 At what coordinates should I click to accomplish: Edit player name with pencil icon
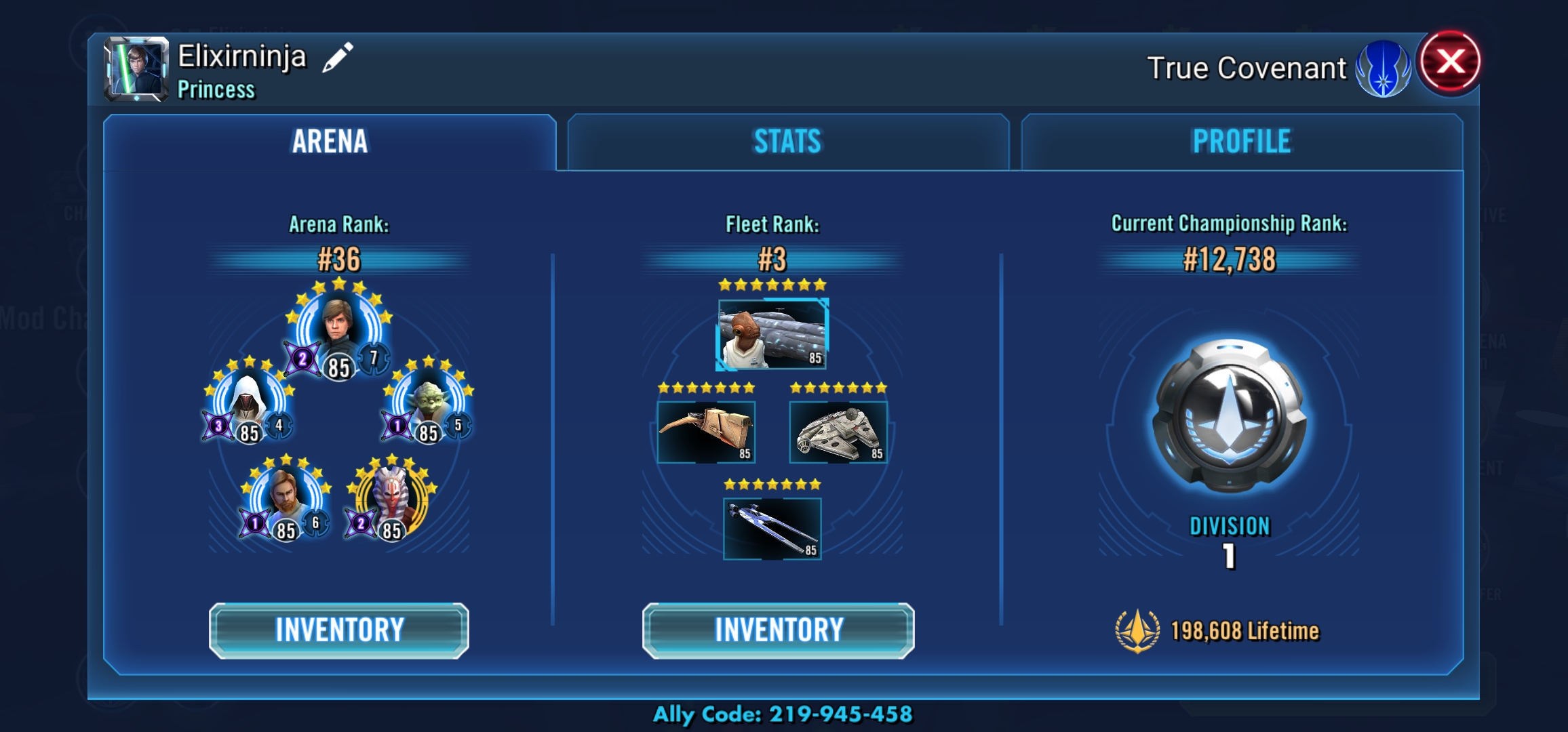[337, 57]
